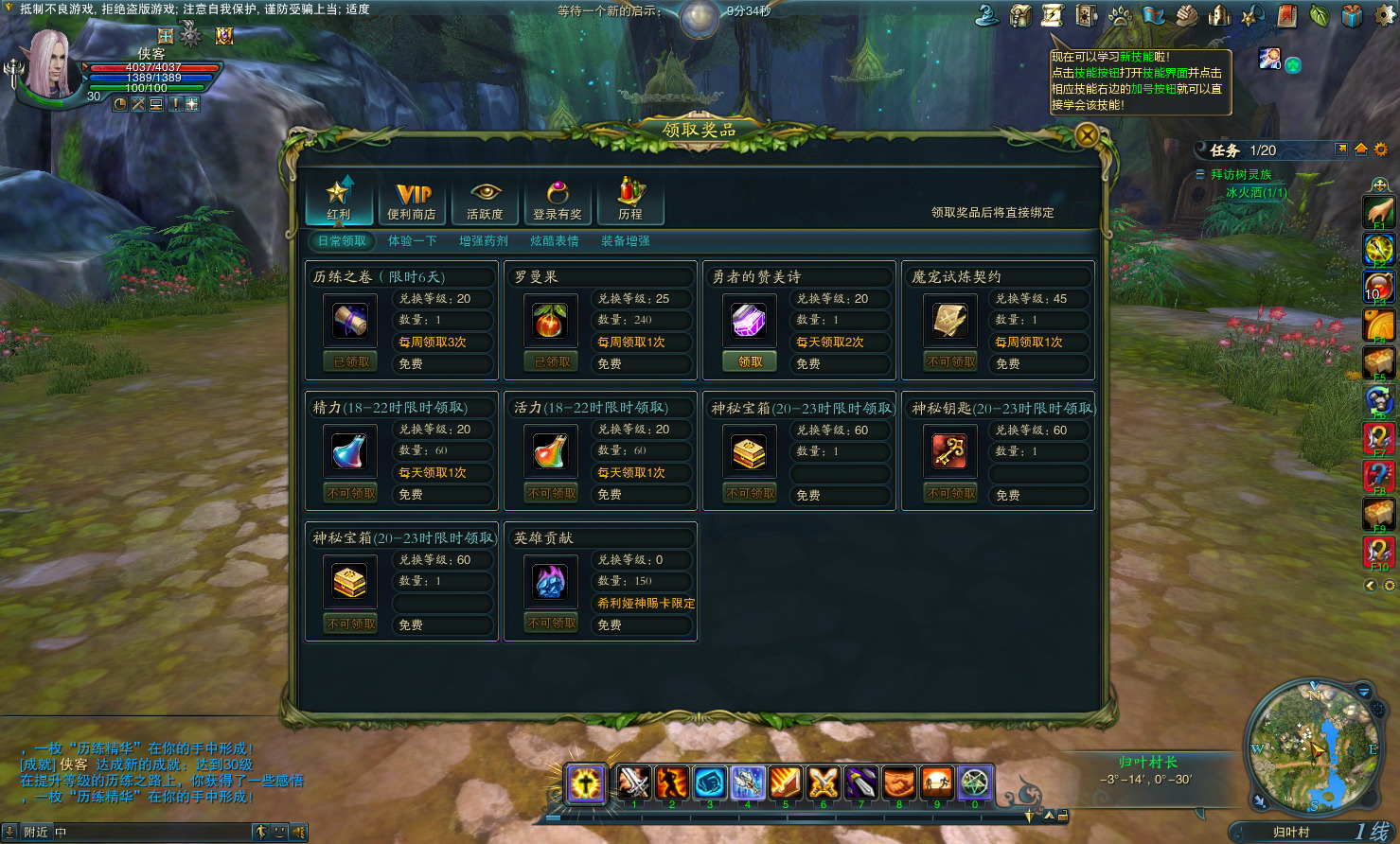Open the magic hat icon in the top toolbar
Screen dimensions: 1400x844
pos(989,16)
